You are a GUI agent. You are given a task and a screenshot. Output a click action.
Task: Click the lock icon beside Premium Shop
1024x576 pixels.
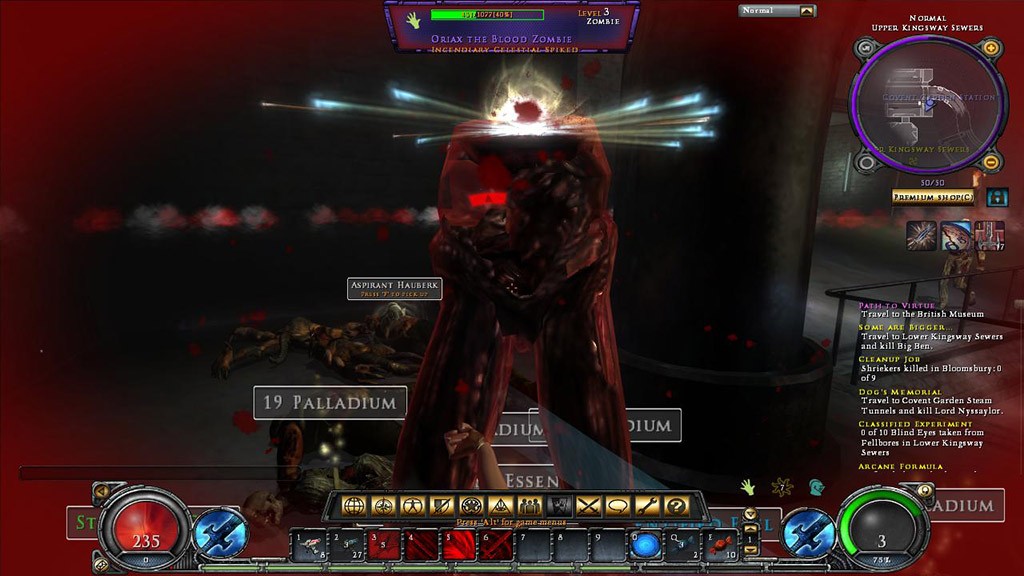pyautogui.click(x=996, y=197)
